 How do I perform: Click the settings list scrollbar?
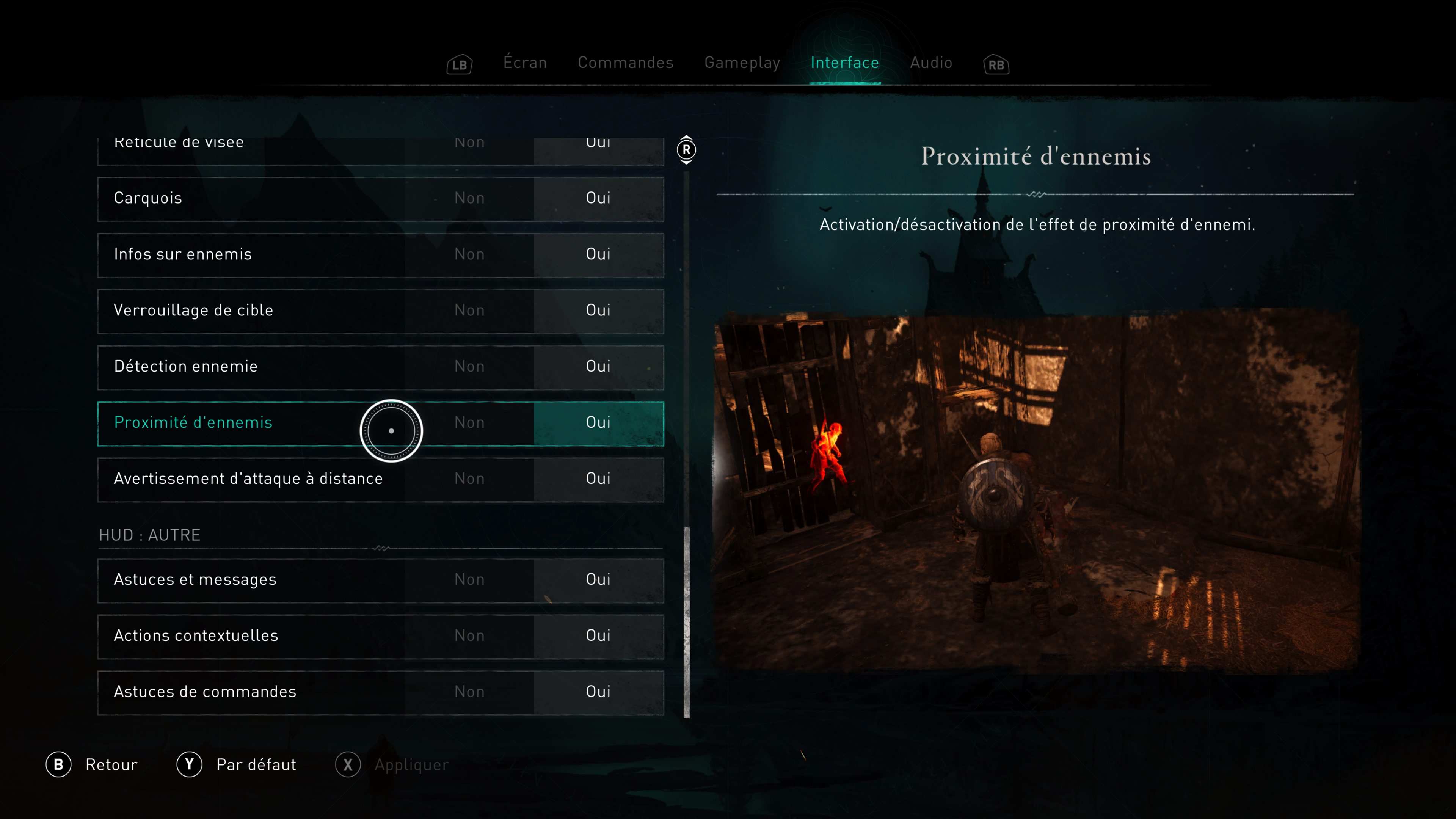[686, 622]
